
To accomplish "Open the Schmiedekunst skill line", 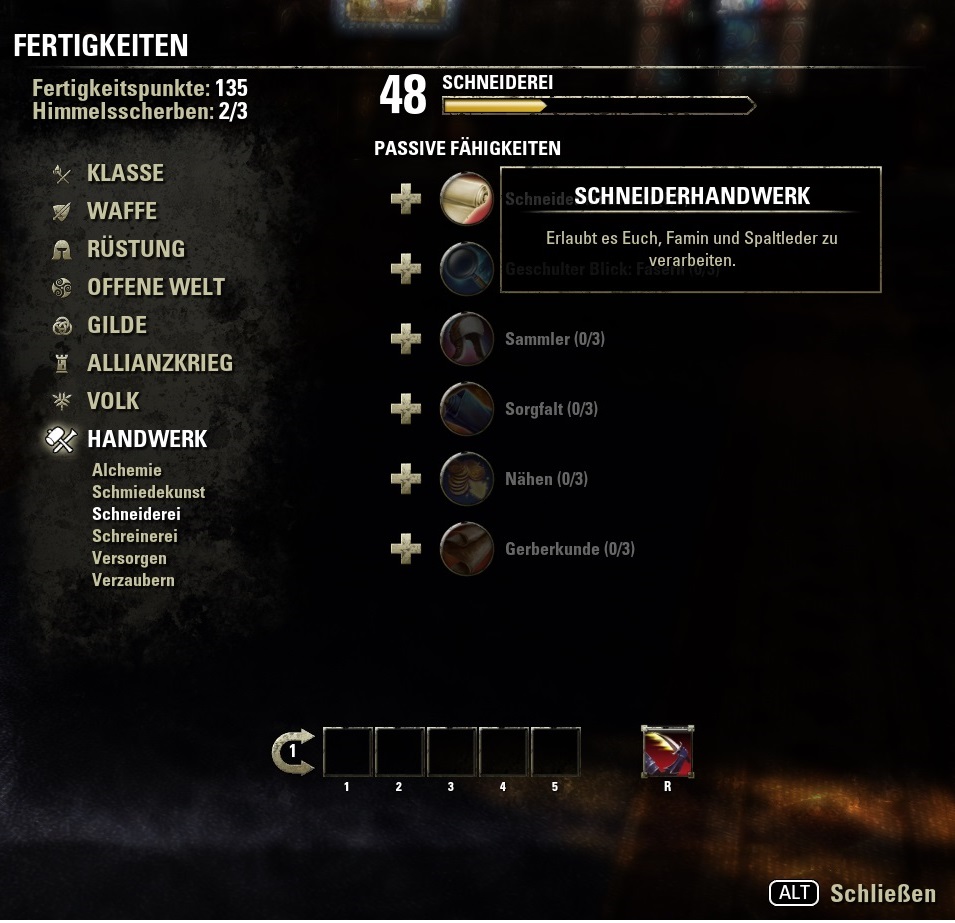I will point(148,492).
